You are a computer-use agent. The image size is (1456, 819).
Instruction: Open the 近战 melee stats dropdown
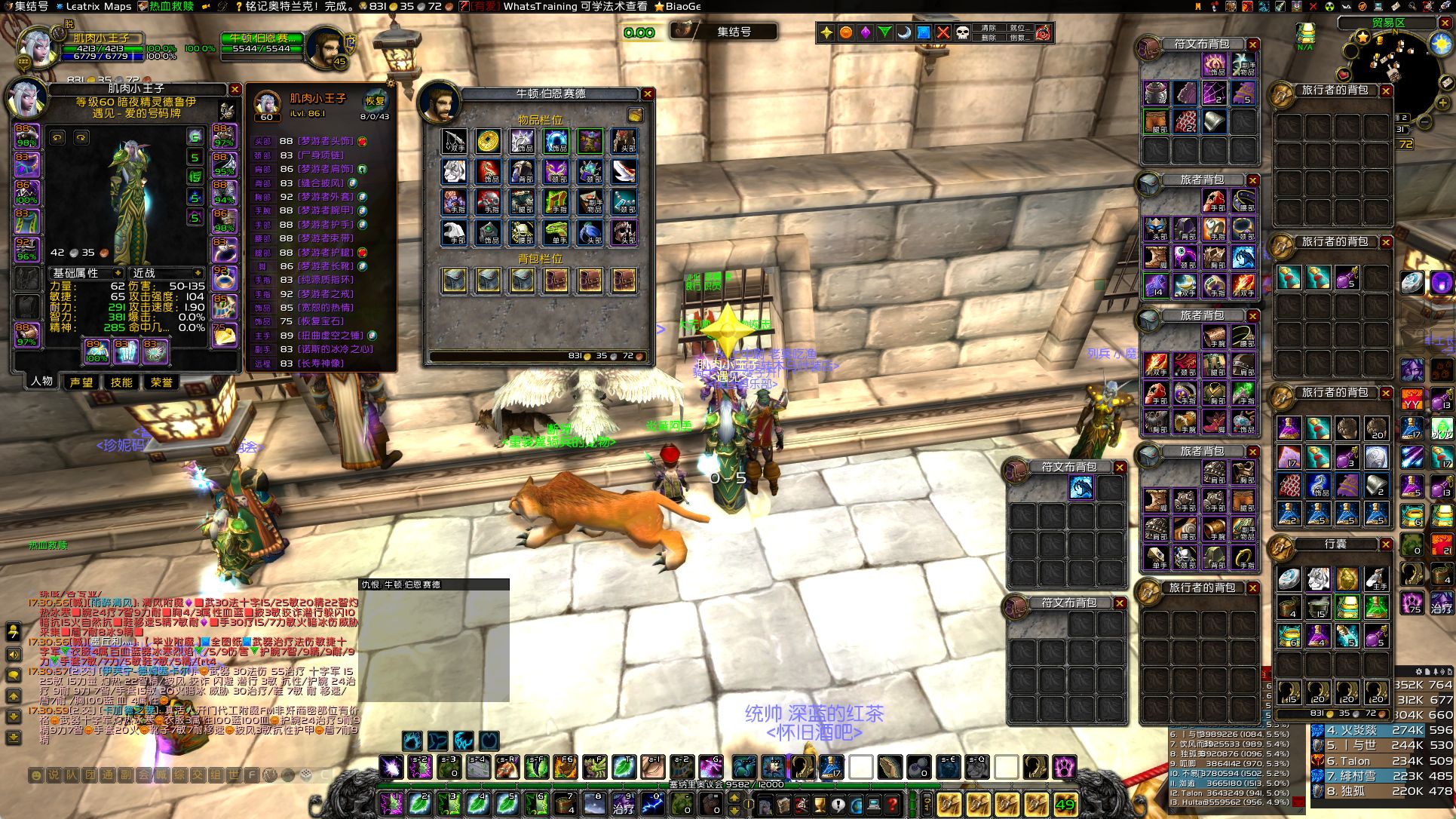click(x=167, y=273)
